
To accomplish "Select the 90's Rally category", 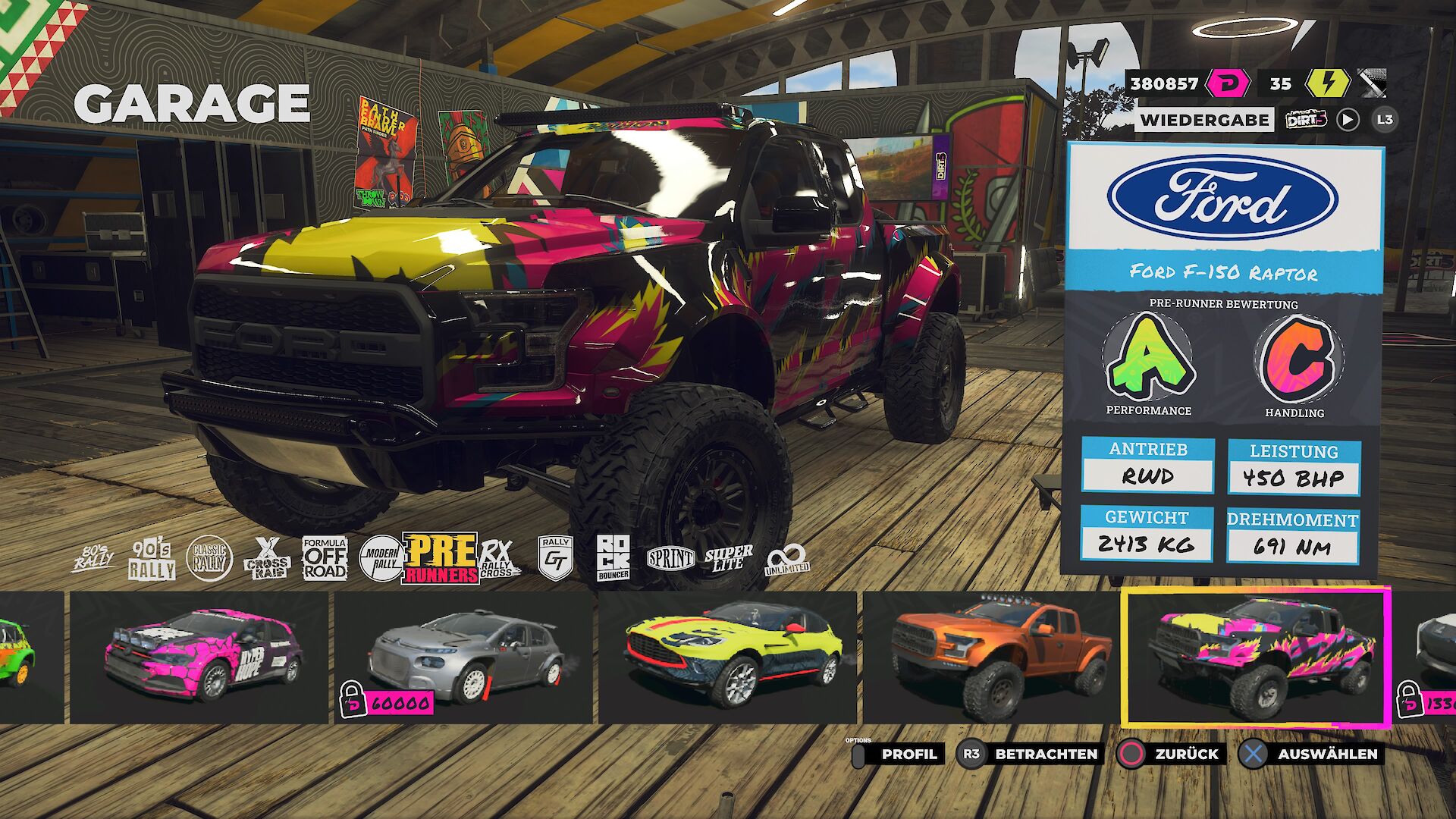I will click(x=152, y=560).
